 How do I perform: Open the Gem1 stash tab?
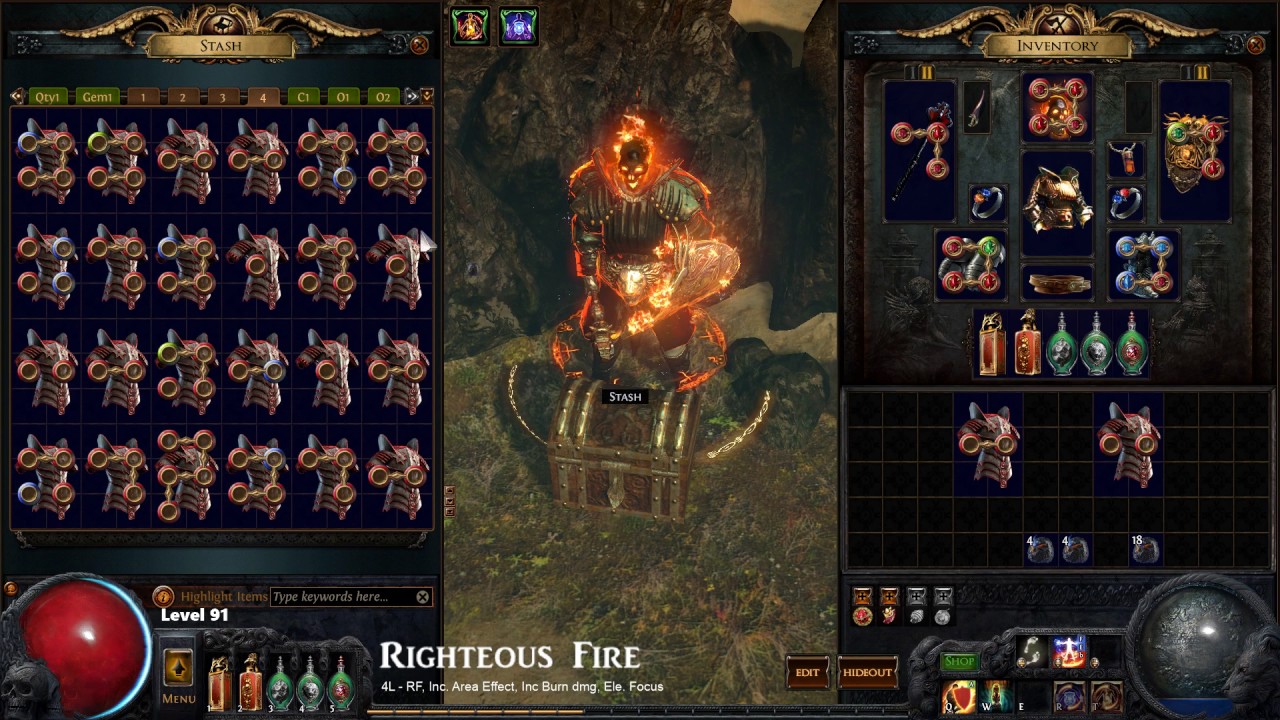pyautogui.click(x=98, y=97)
